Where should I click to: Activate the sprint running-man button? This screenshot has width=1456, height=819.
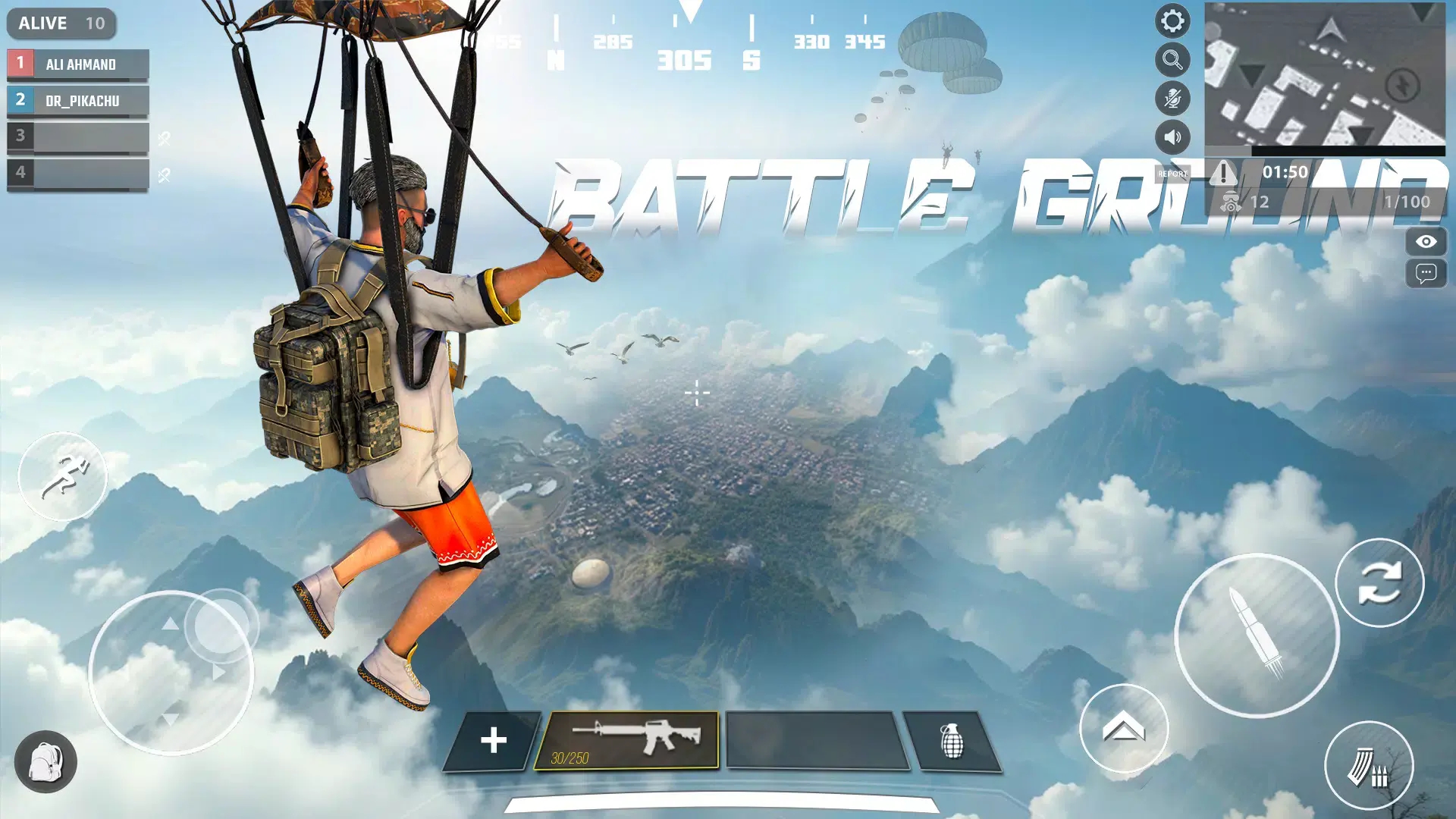click(63, 476)
